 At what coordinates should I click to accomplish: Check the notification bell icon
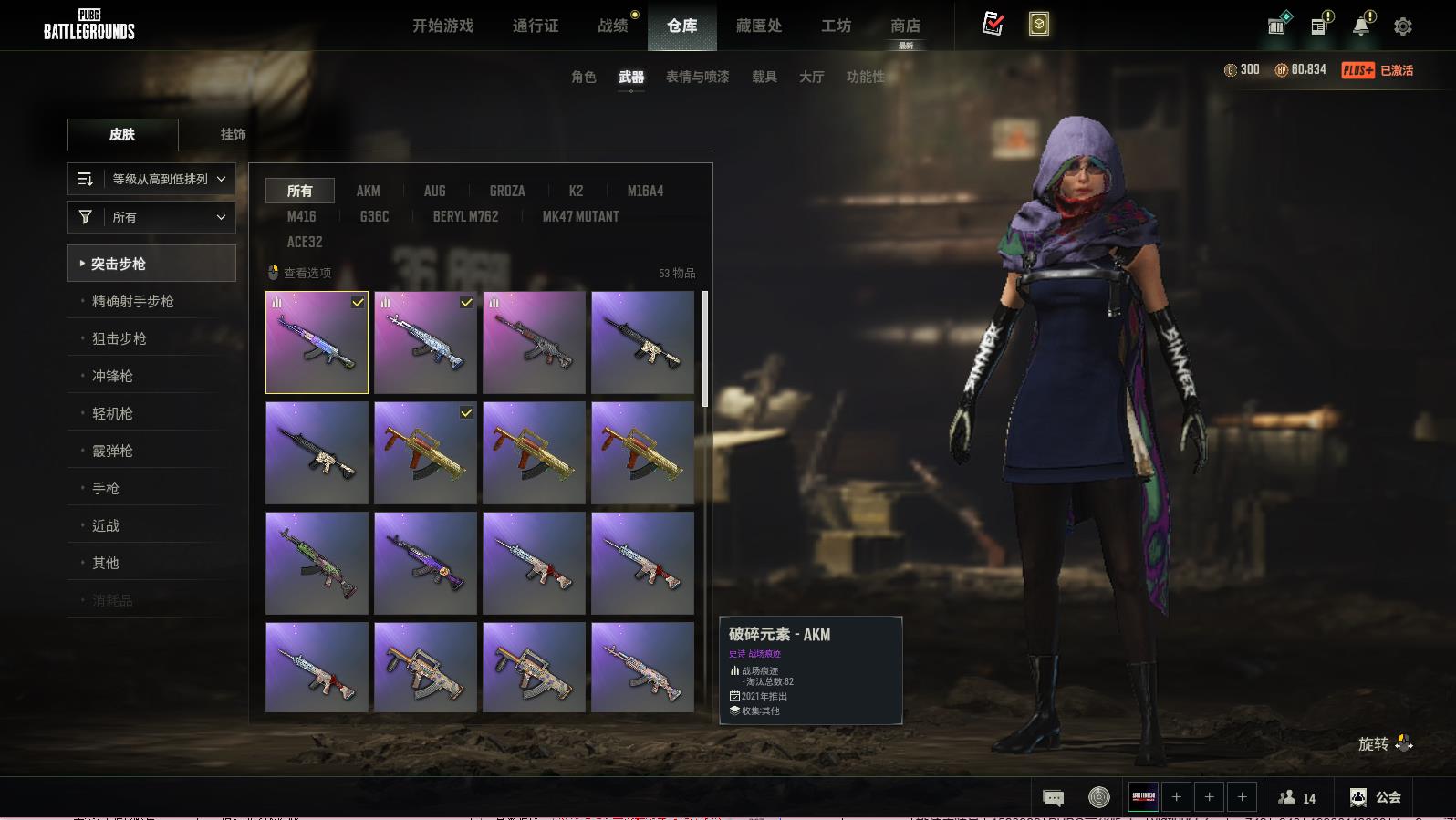click(1361, 26)
